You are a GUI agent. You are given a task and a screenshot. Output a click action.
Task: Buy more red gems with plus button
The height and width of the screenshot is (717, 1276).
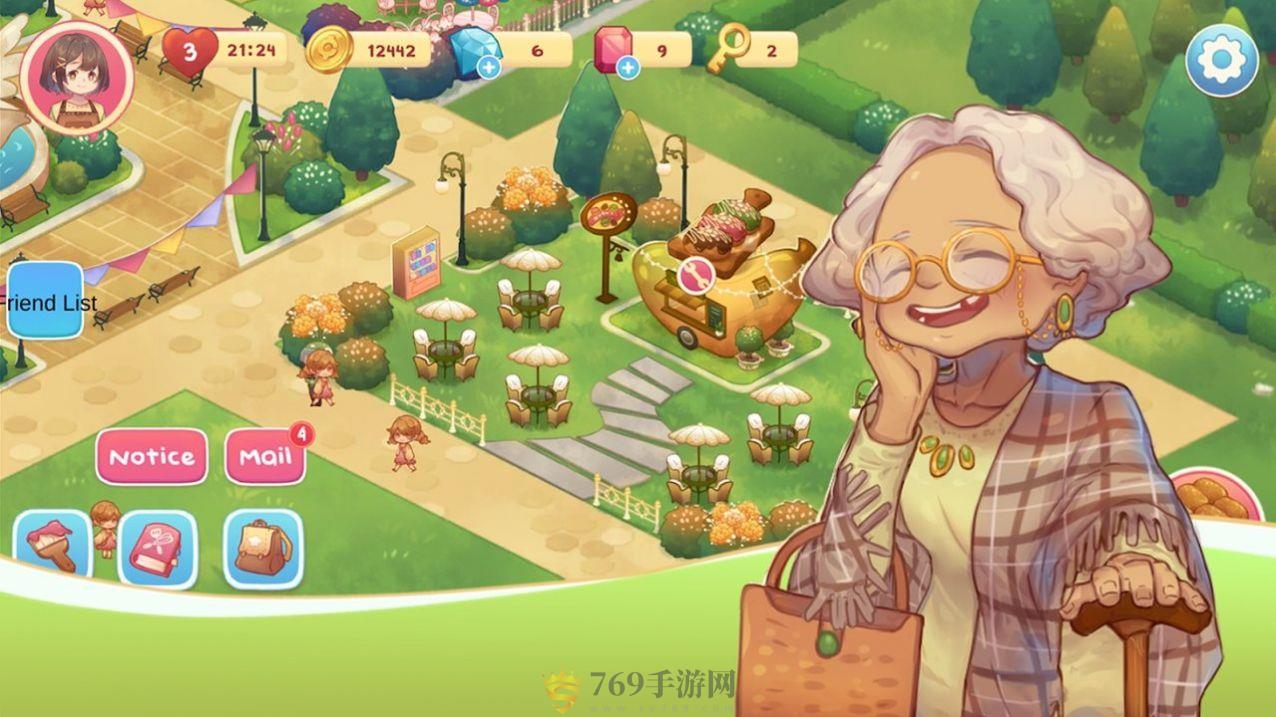coord(628,67)
